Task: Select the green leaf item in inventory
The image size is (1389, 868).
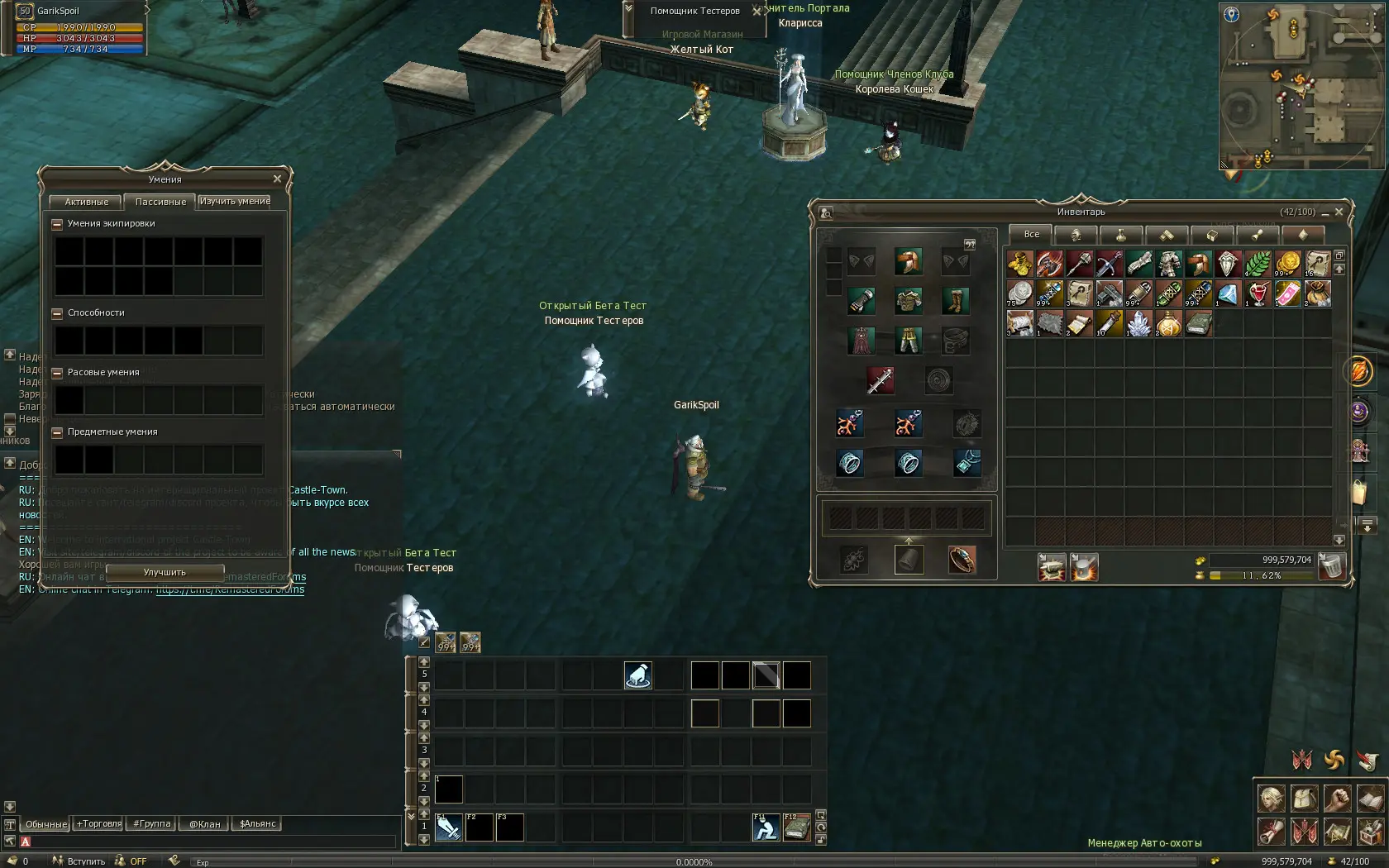Action: [x=1258, y=264]
